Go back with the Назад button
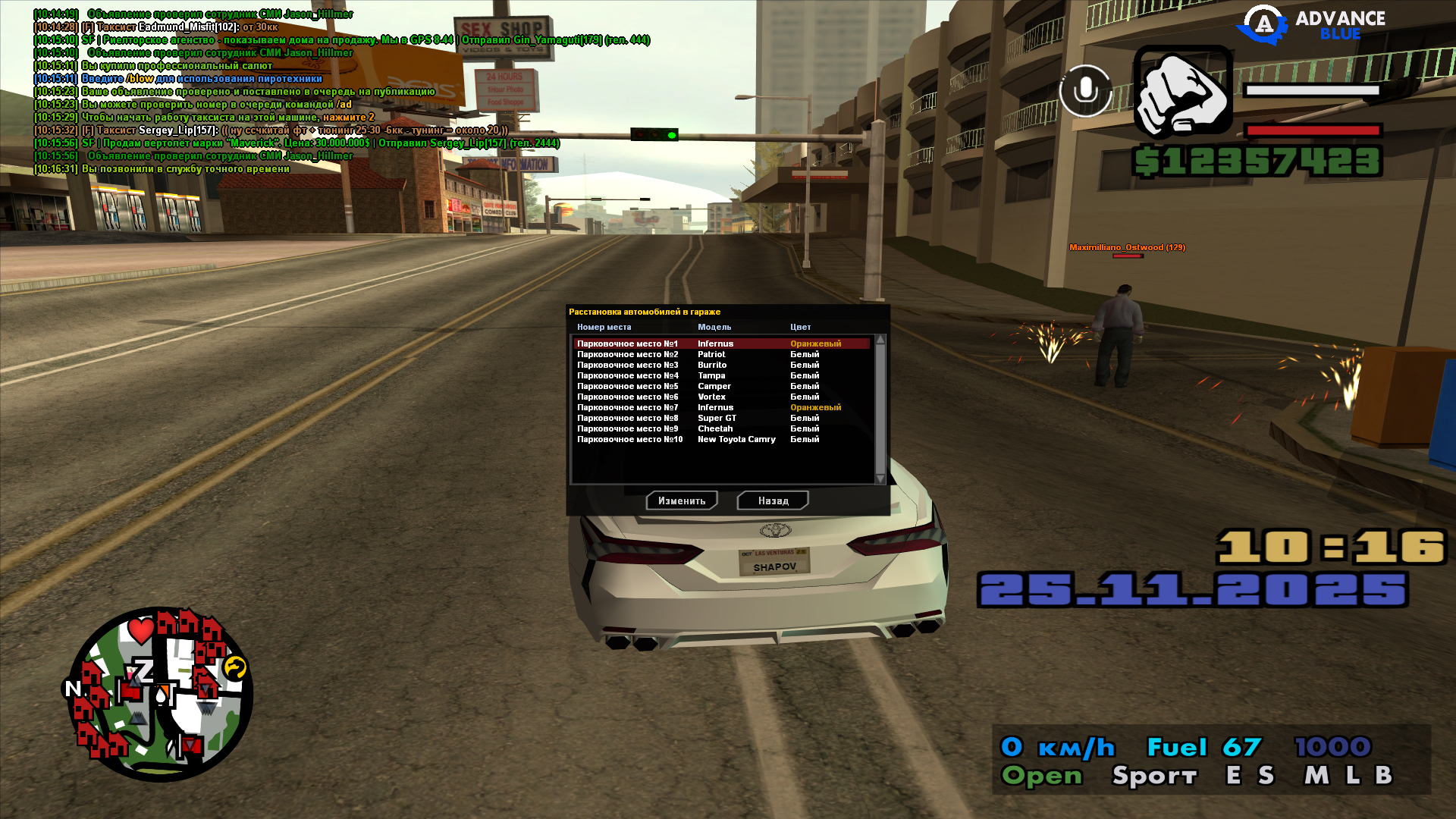The width and height of the screenshot is (1456, 819). (773, 500)
